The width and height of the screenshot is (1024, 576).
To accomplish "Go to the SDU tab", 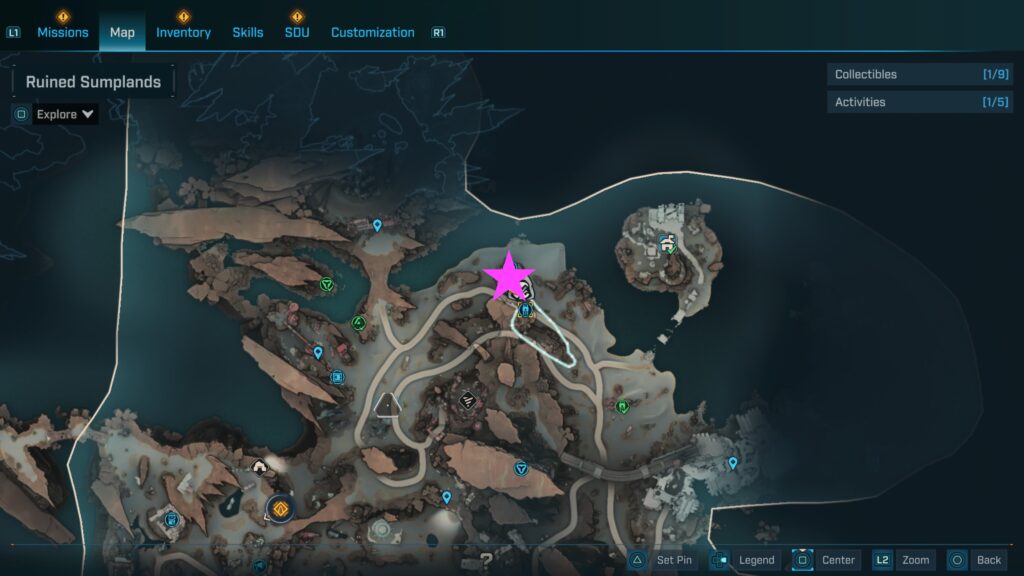I will pyautogui.click(x=297, y=32).
